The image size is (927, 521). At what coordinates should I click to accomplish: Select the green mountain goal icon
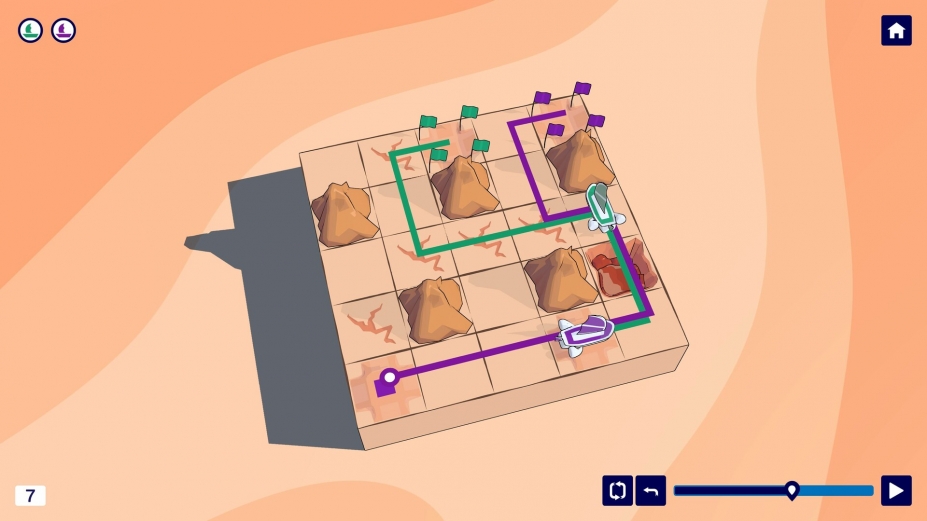point(31,31)
